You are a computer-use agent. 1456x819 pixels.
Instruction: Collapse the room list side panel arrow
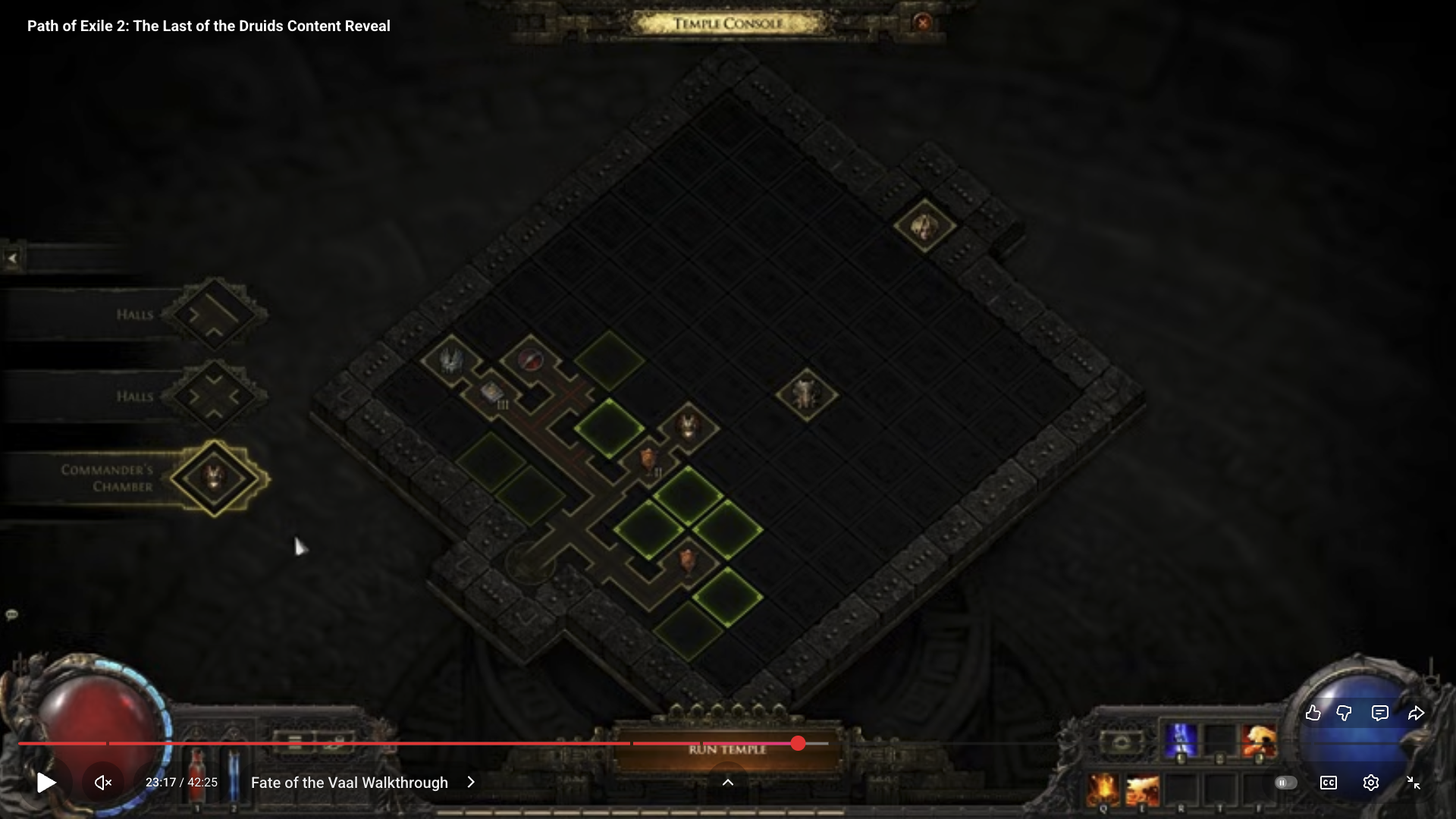pyautogui.click(x=12, y=259)
